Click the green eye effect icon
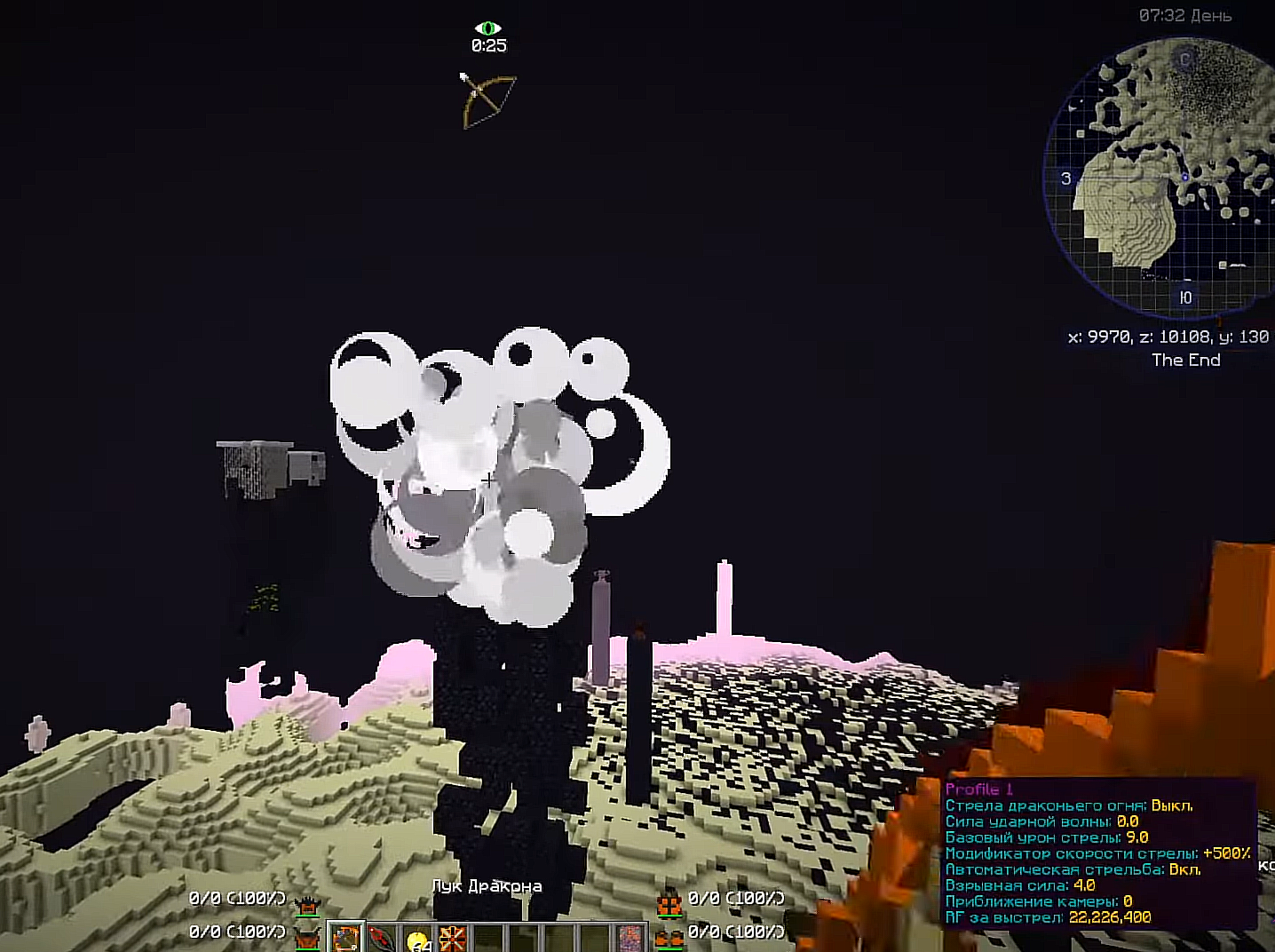This screenshot has width=1275, height=952. pyautogui.click(x=487, y=28)
